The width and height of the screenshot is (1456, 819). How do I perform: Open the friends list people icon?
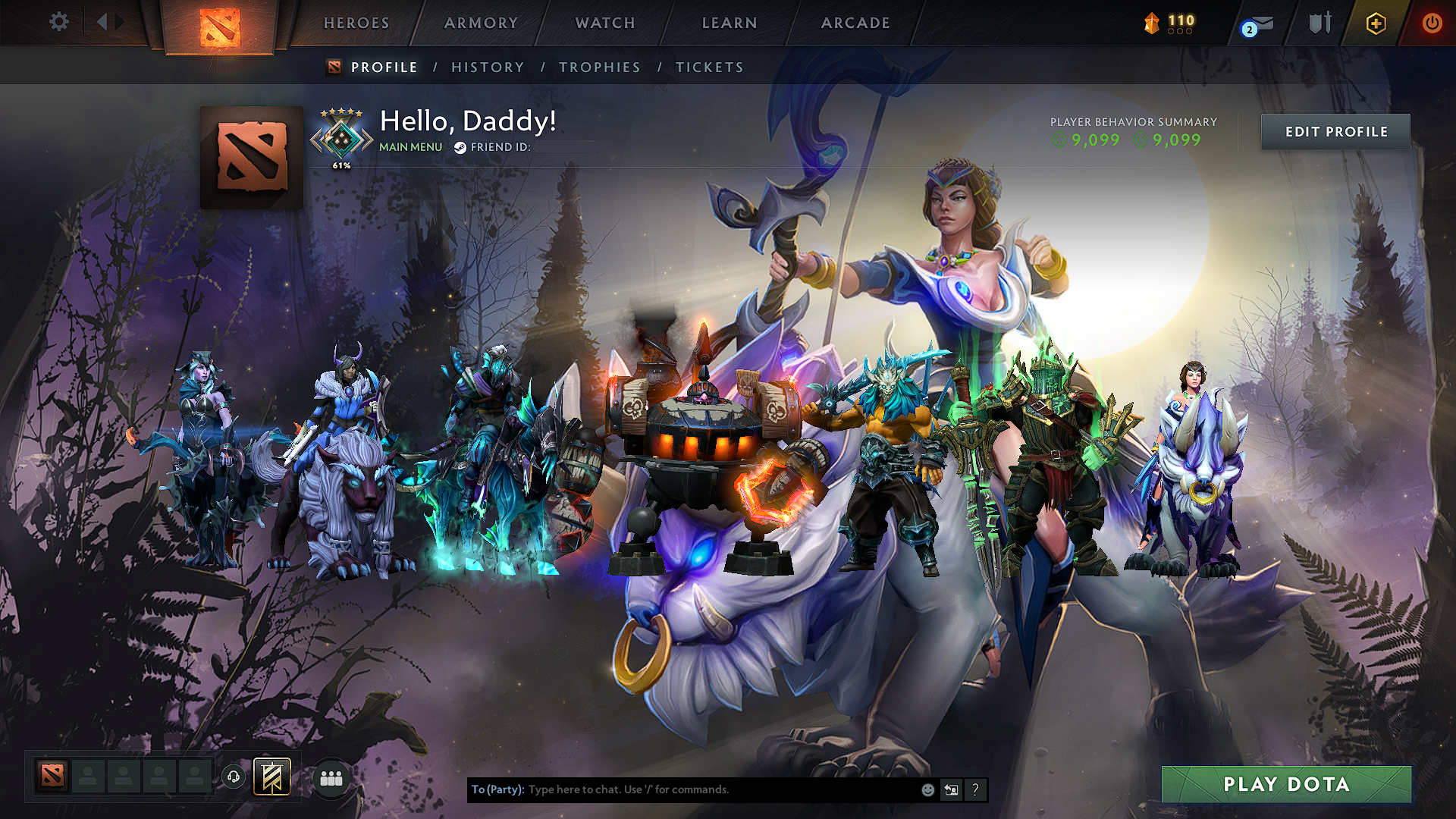click(x=331, y=777)
